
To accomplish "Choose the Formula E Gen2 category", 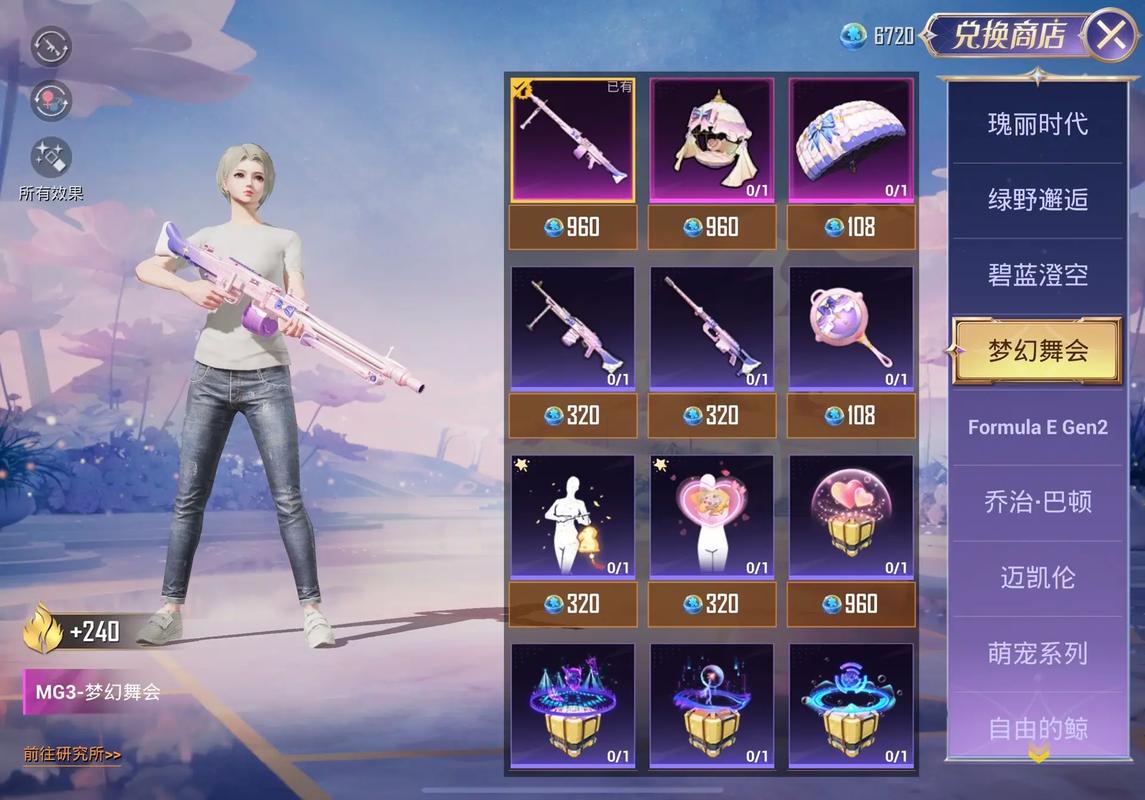I will coord(1037,427).
